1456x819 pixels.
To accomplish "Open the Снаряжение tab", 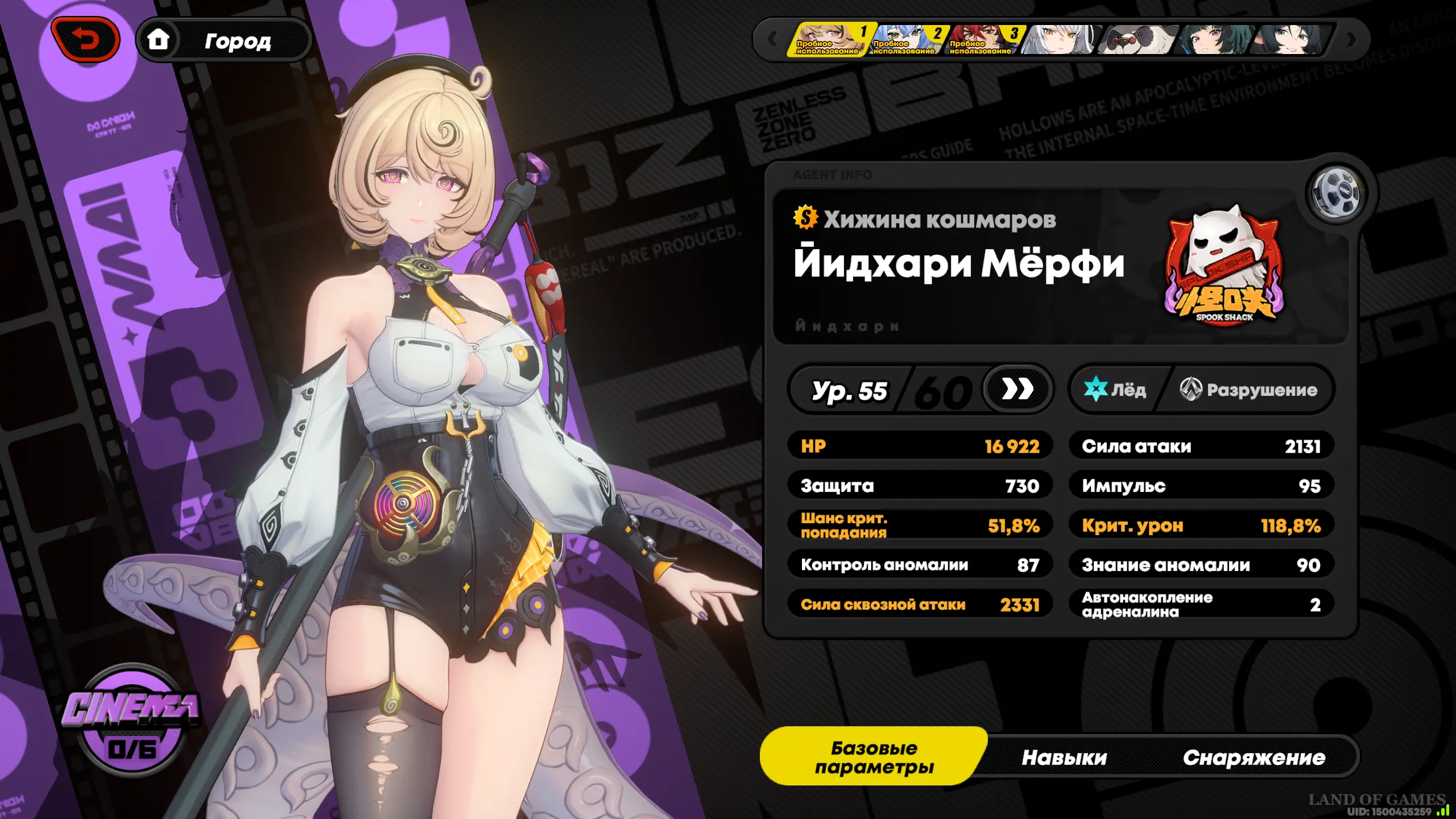I will coord(1254,758).
